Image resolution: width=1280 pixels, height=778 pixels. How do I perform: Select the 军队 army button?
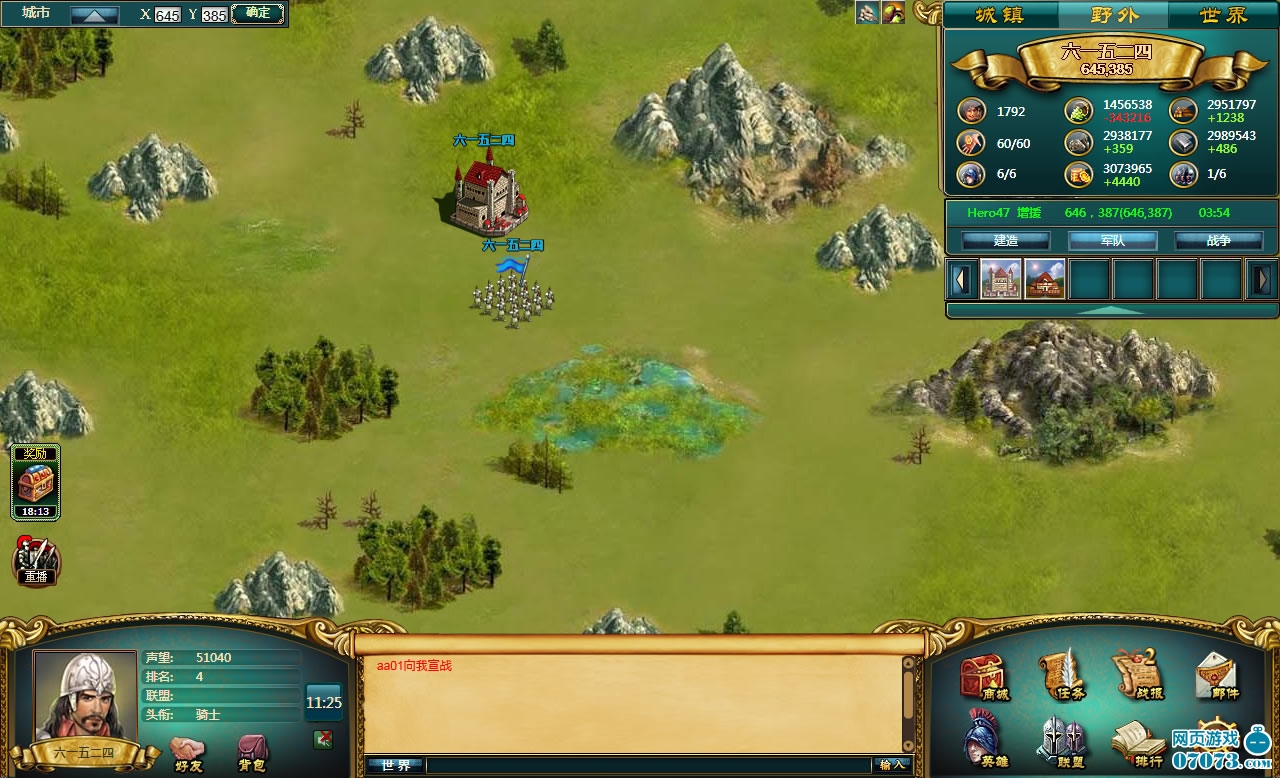pyautogui.click(x=1112, y=241)
